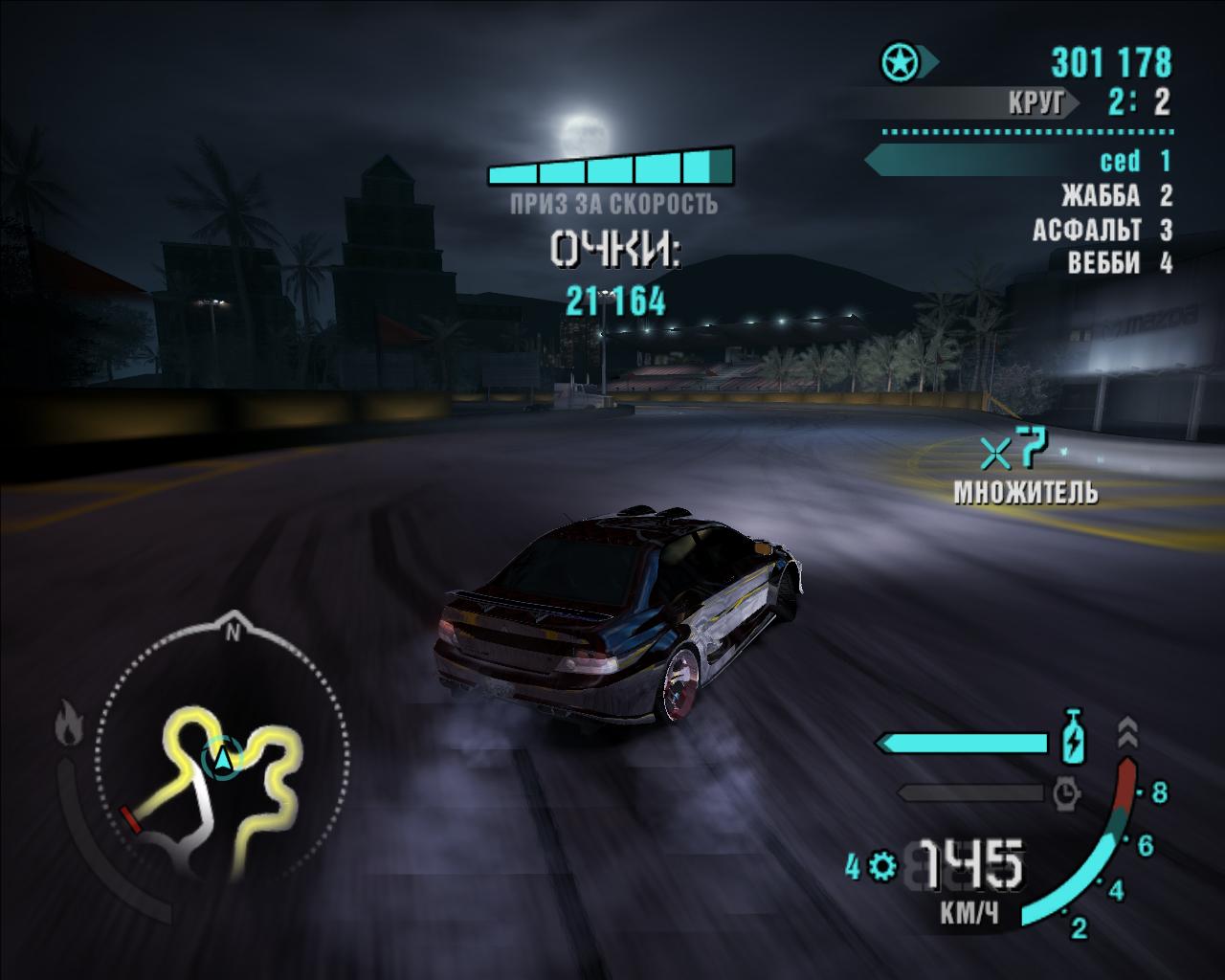Select racer ЖАББА in the standings
Image resolution: width=1225 pixels, height=980 pixels.
click(1115, 196)
